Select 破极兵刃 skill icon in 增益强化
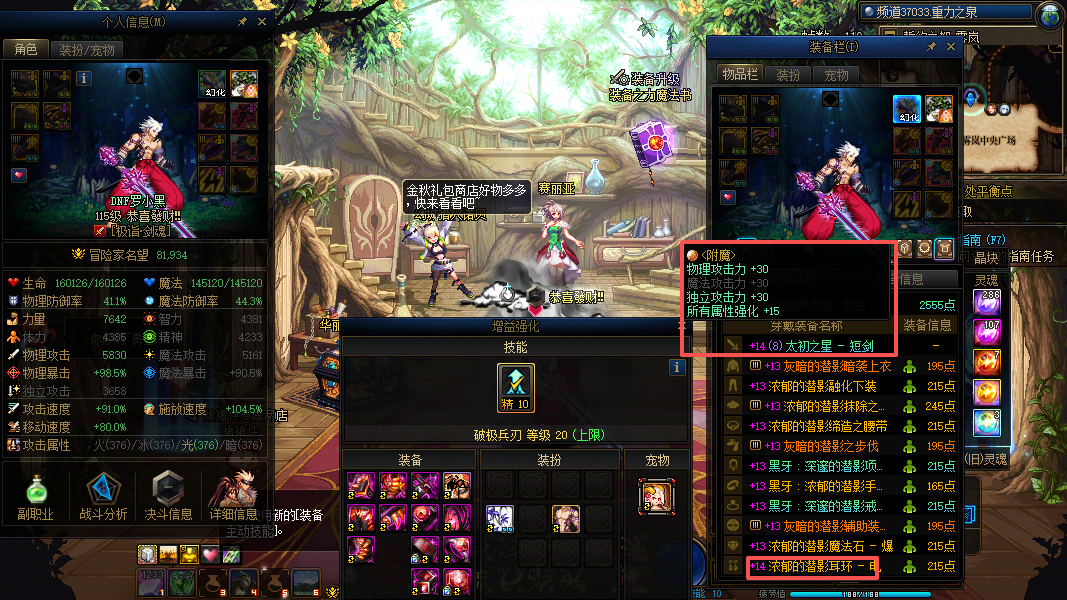Viewport: 1067px width, 600px height. click(x=516, y=388)
